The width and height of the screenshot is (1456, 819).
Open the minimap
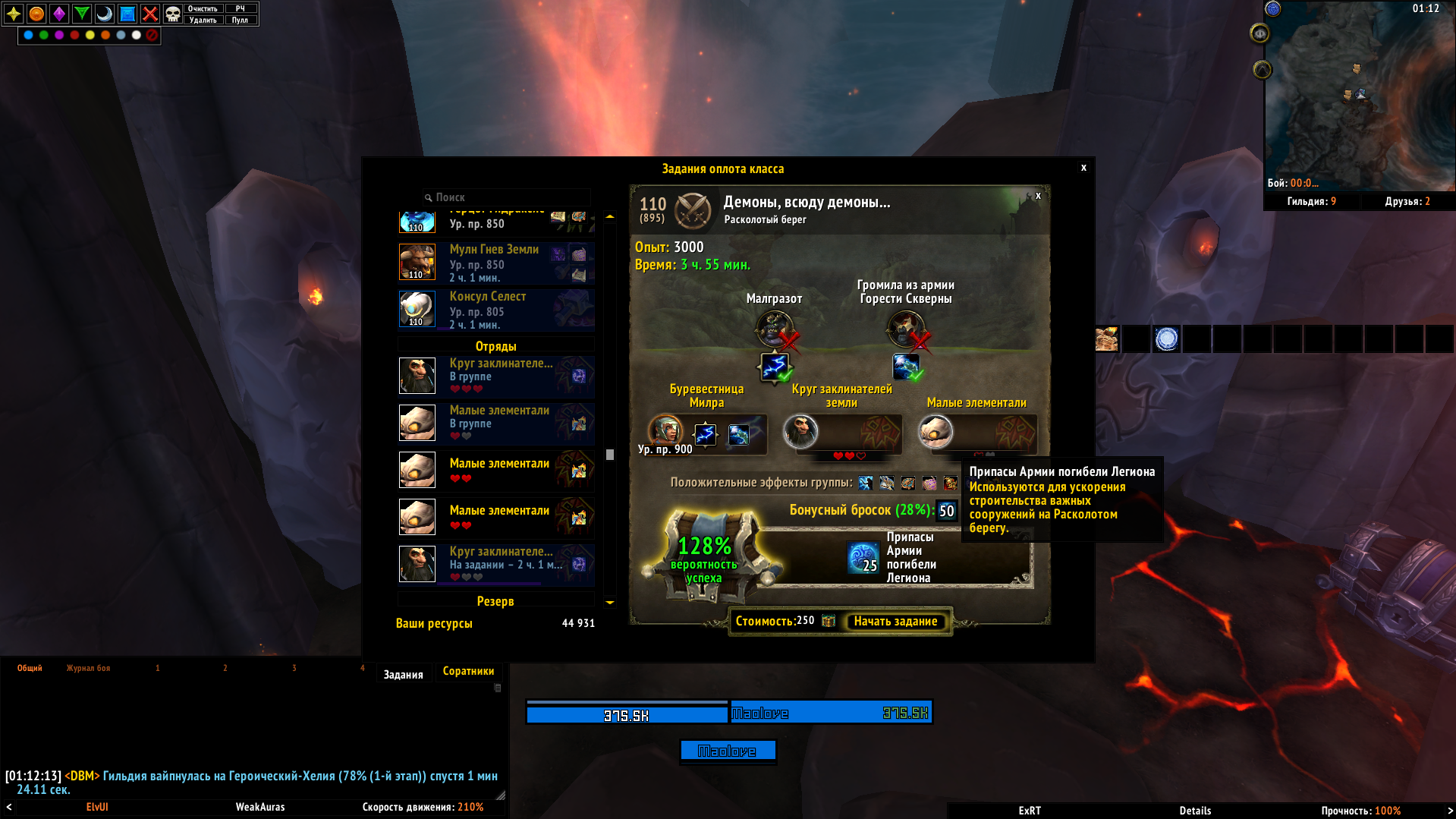(1358, 95)
